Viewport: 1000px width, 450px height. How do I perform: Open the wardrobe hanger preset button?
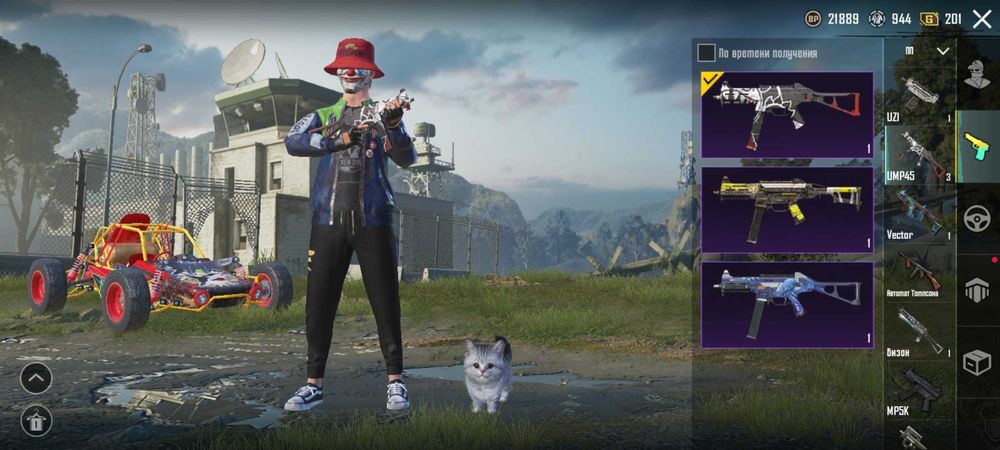(36, 421)
